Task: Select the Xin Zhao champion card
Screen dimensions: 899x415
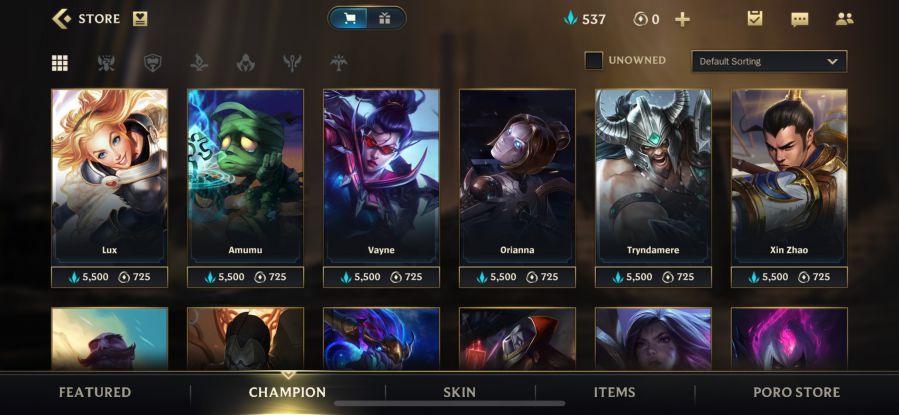Action: pos(789,176)
